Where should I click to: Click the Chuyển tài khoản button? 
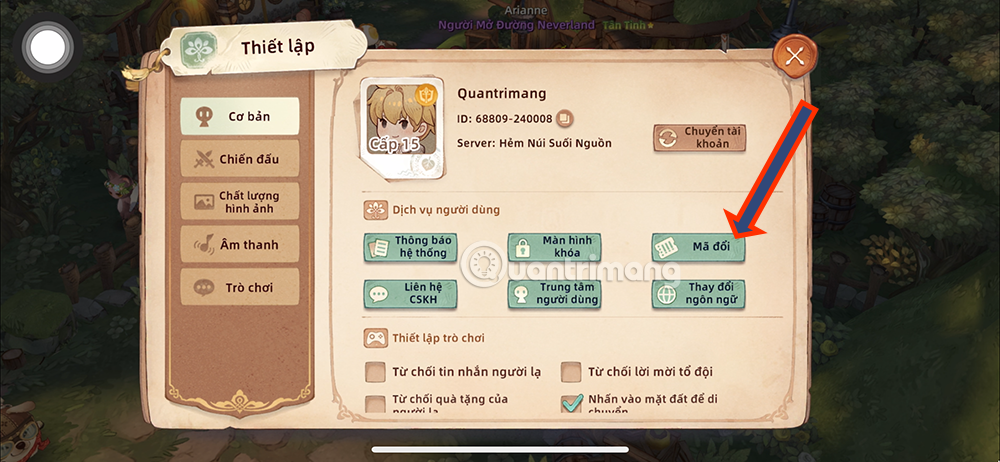(700, 138)
